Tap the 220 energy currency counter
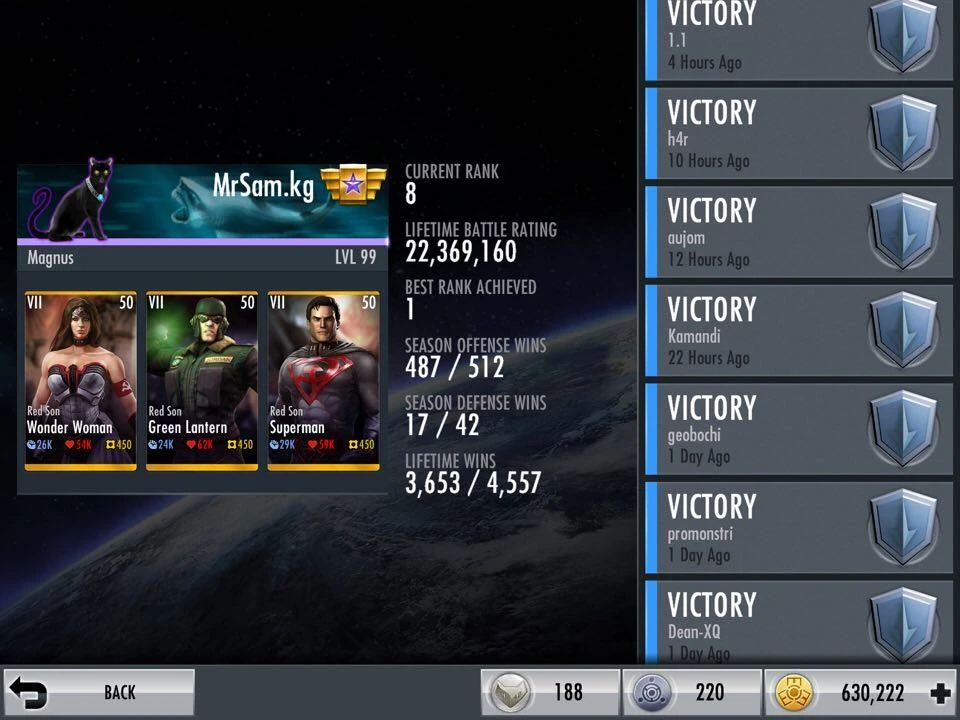960x720 pixels. tap(692, 693)
